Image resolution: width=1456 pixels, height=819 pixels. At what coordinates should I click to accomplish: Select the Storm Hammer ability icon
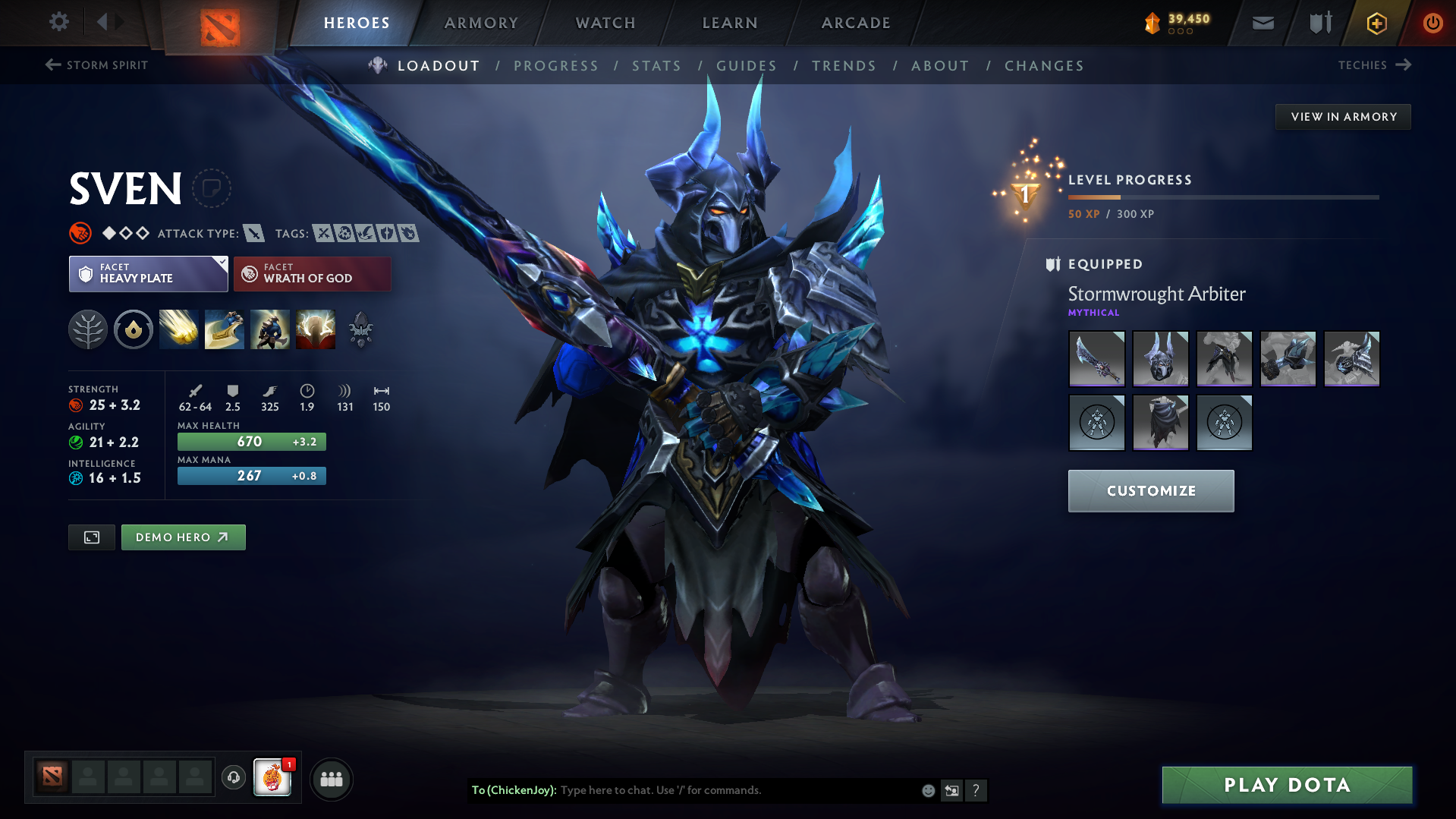tap(178, 329)
